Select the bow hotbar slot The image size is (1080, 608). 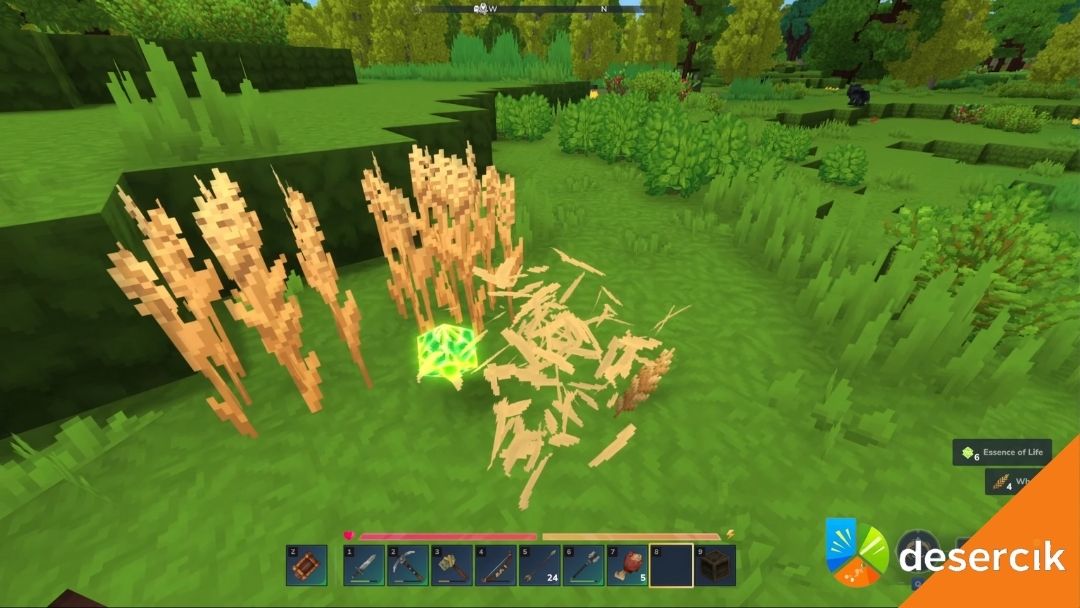[496, 566]
